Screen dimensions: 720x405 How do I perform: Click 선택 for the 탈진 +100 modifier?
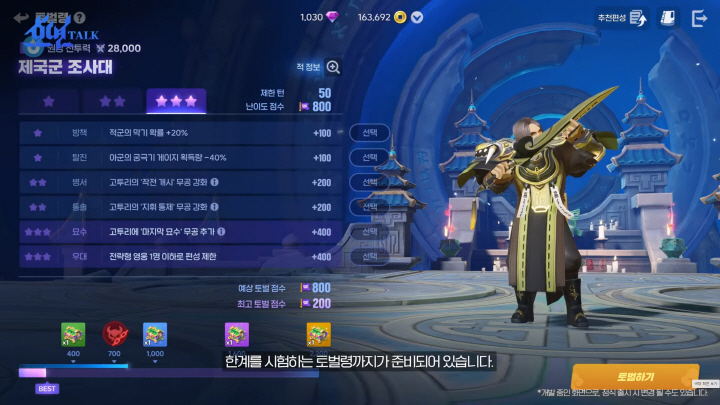coord(370,158)
